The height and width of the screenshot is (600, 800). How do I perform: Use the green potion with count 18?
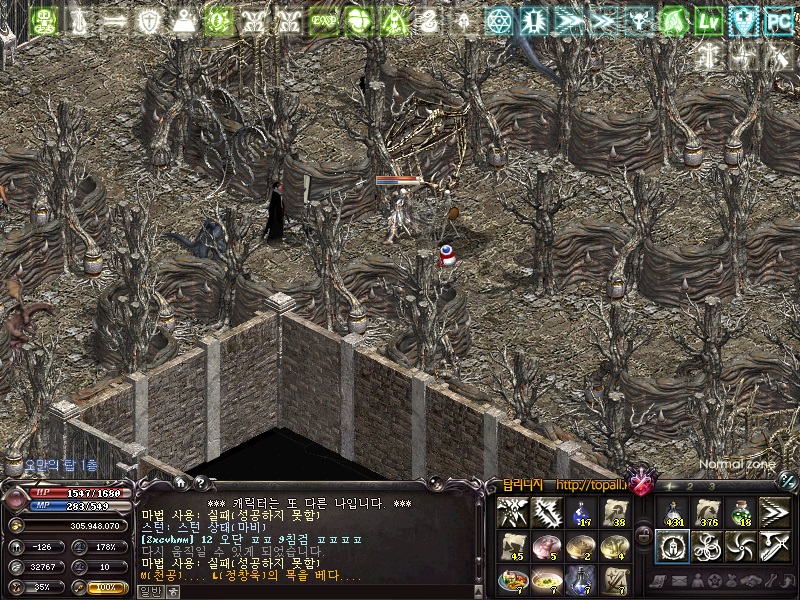(x=740, y=512)
